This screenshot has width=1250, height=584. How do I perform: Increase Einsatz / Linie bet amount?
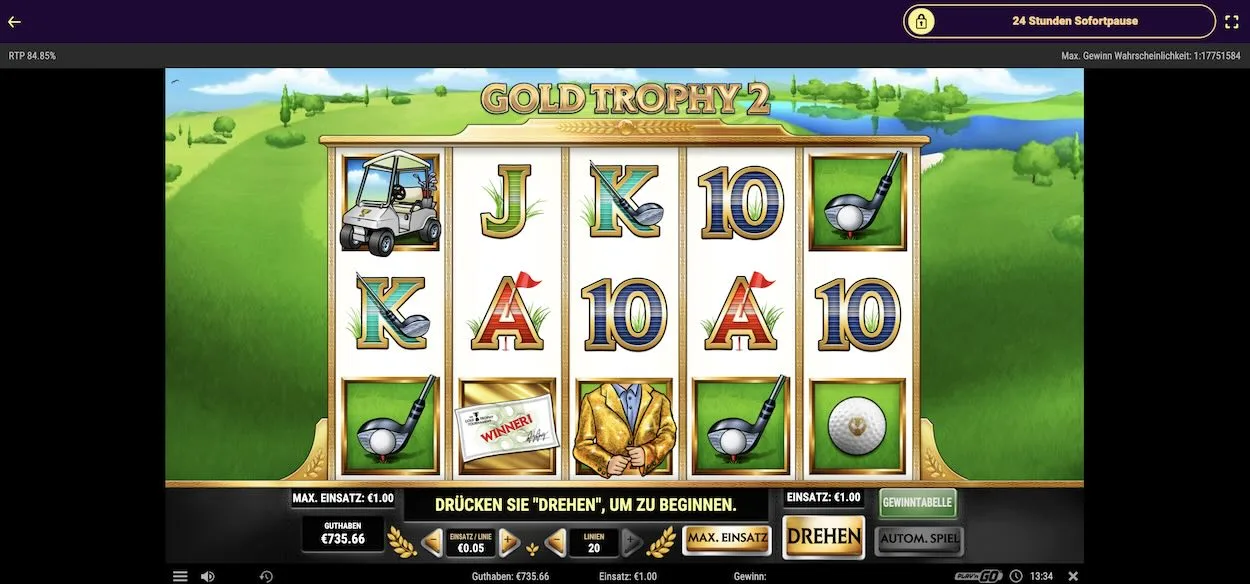coord(509,543)
